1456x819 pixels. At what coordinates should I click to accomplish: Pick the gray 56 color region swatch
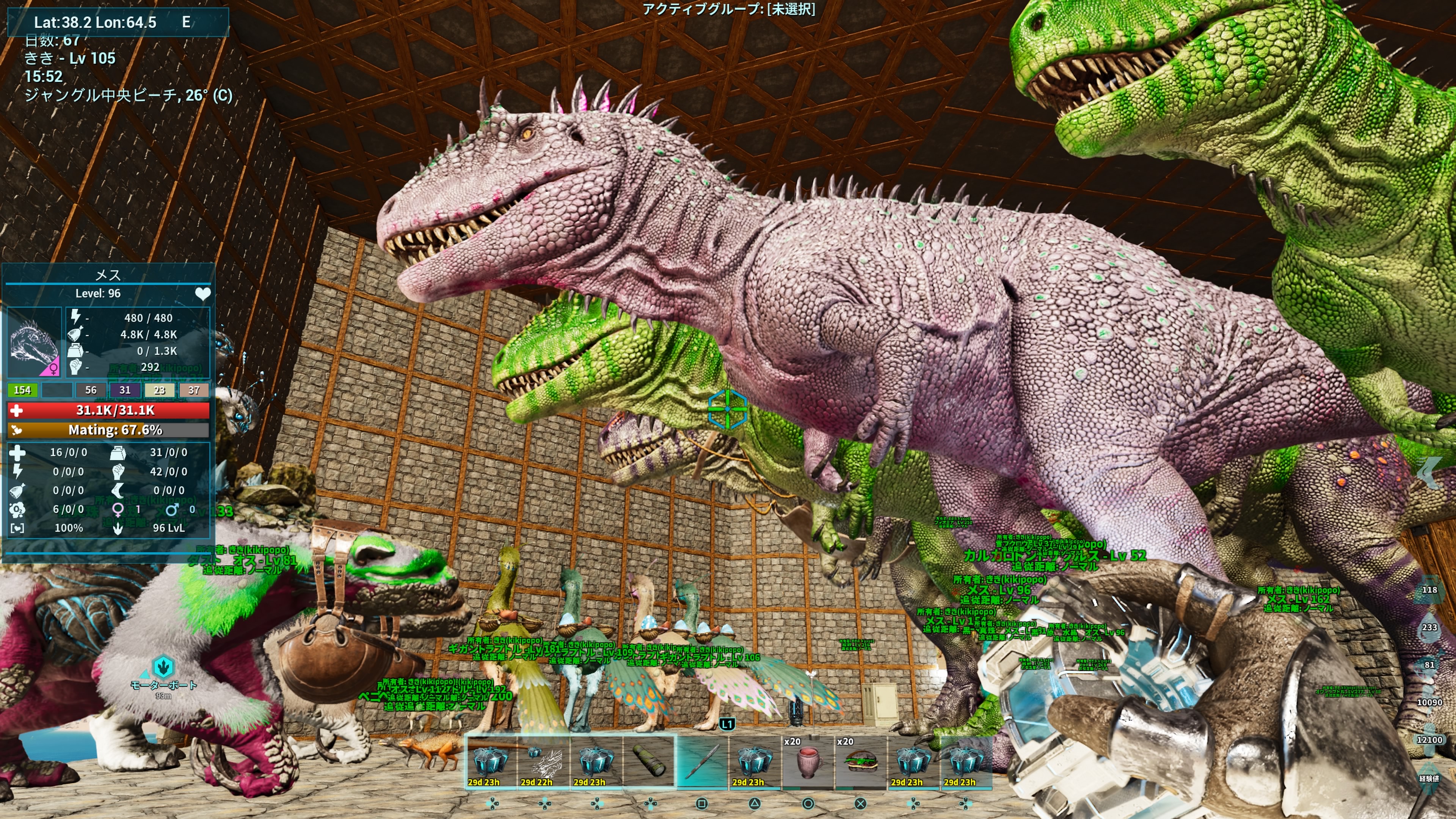(x=91, y=390)
